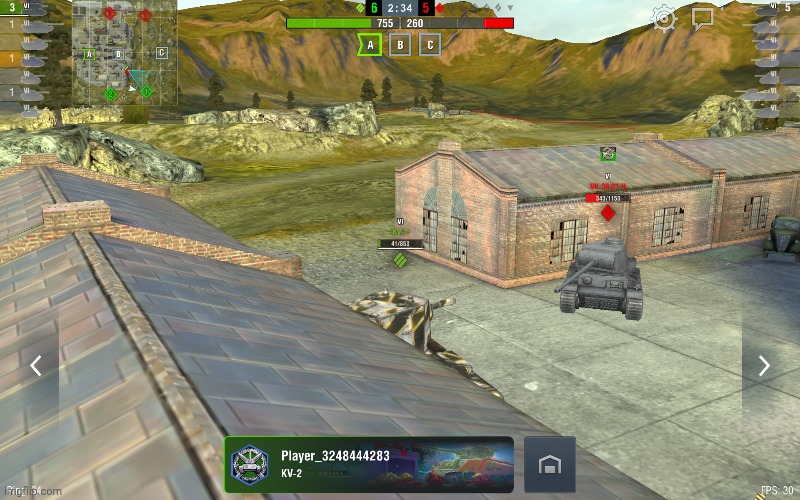Switch to the previous spectated player
The height and width of the screenshot is (500, 800).
coord(36,366)
